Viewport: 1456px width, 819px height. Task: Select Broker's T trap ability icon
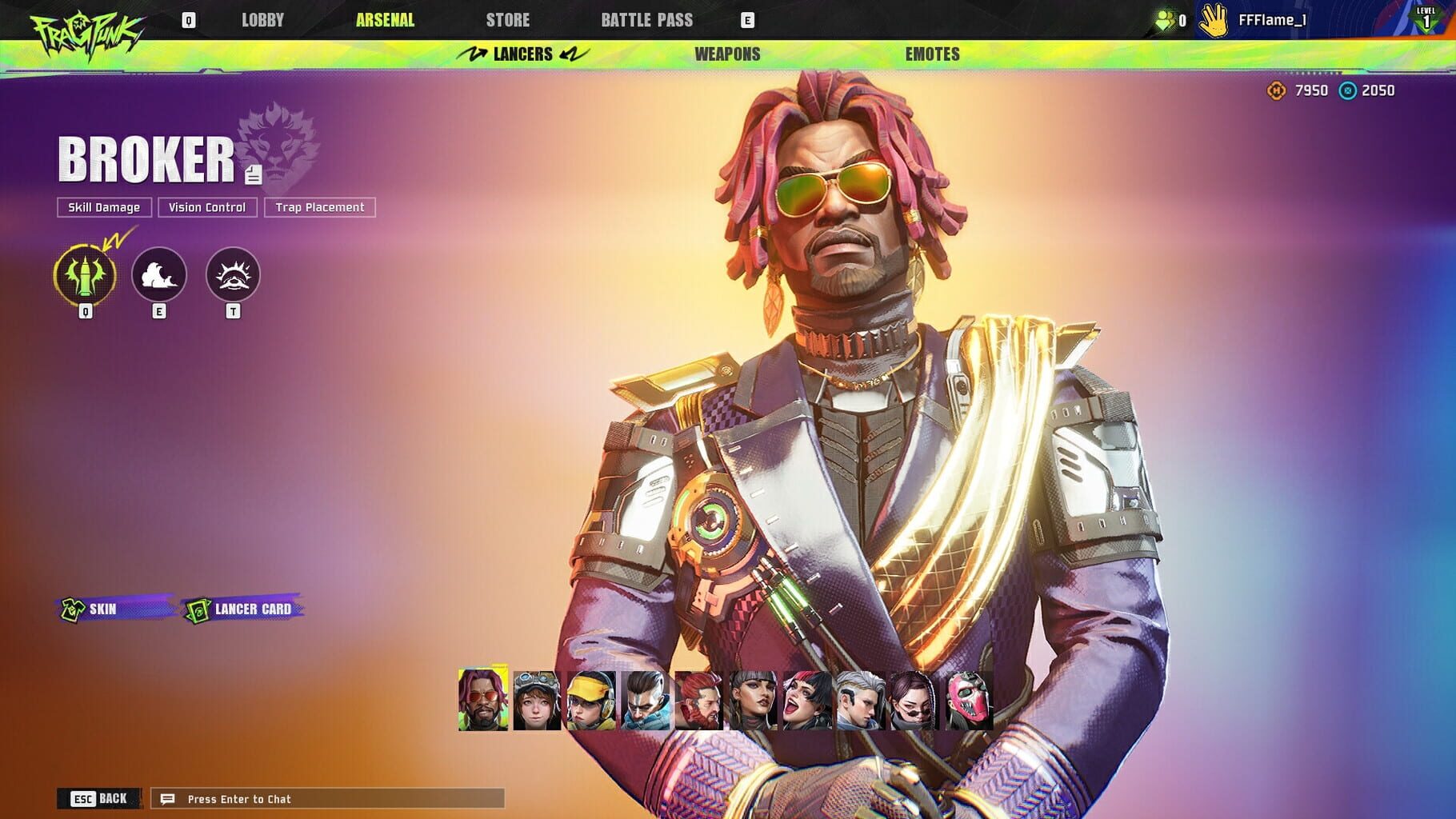point(232,274)
